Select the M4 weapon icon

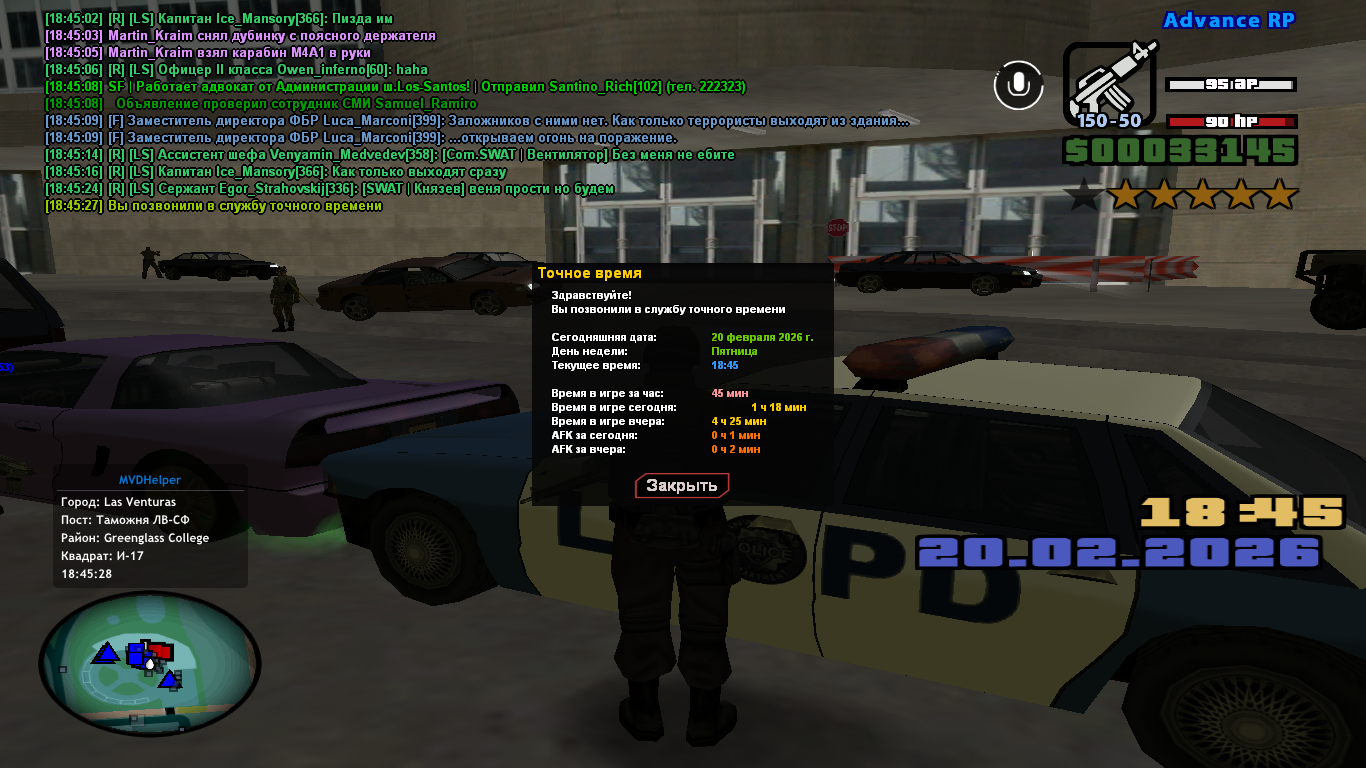pos(1109,80)
